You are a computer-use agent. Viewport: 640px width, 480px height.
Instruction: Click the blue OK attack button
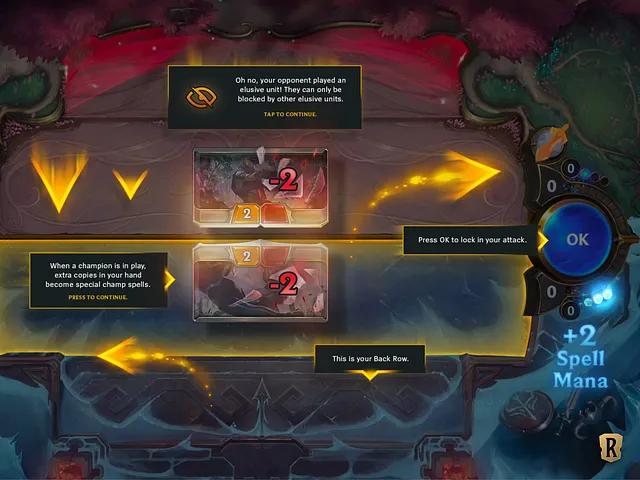tap(577, 240)
